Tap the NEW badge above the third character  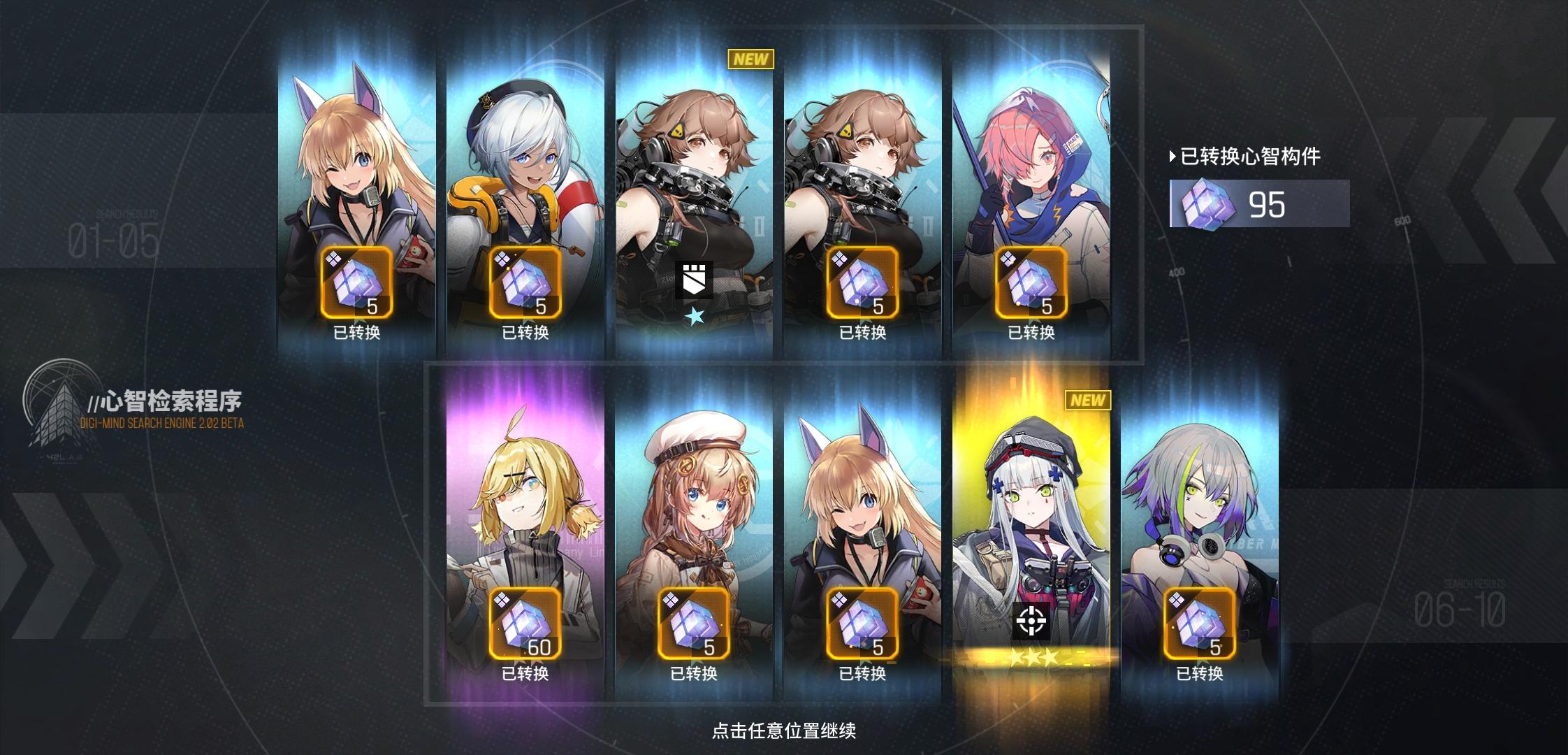tap(749, 60)
